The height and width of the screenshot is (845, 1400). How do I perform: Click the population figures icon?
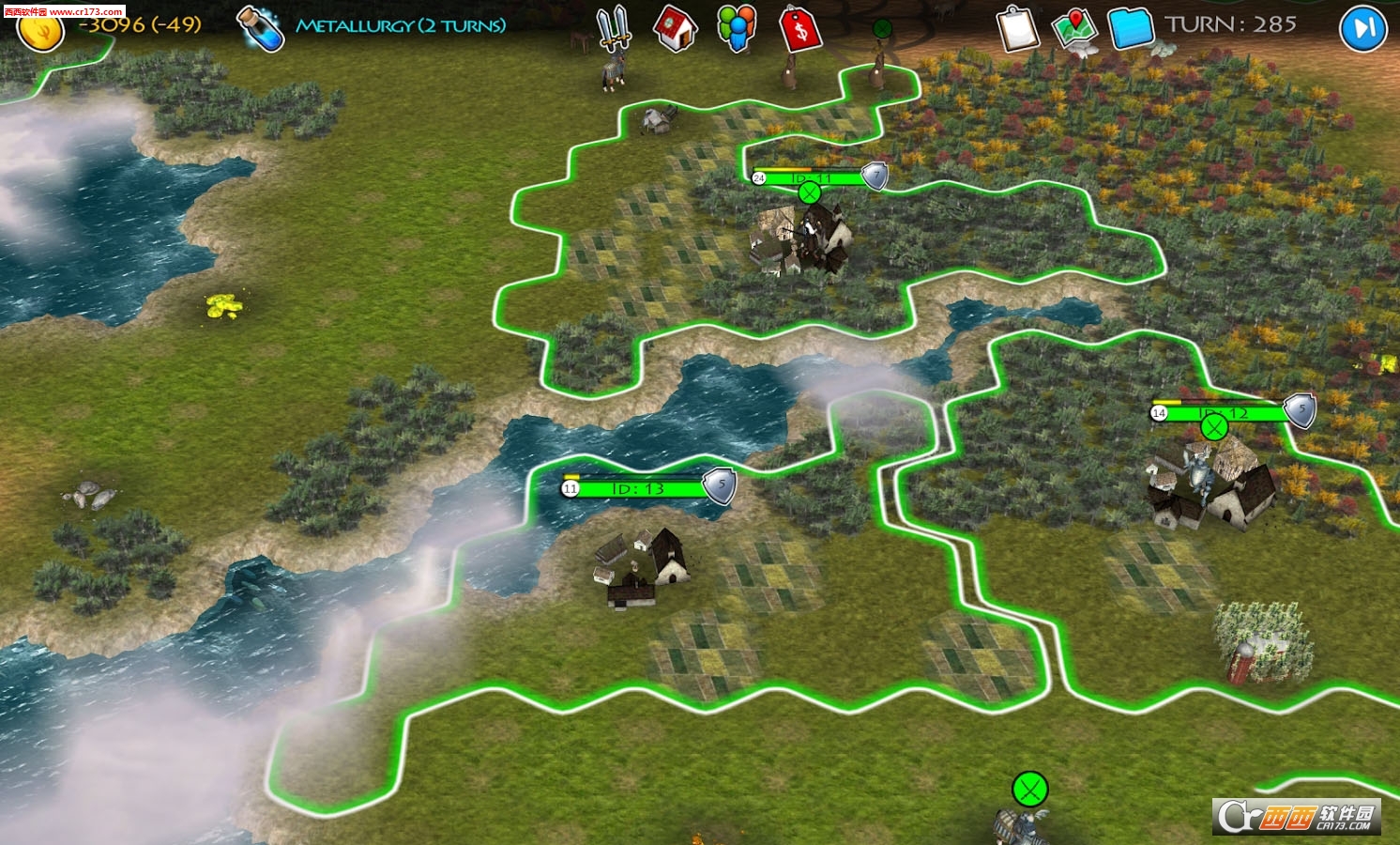(x=737, y=29)
